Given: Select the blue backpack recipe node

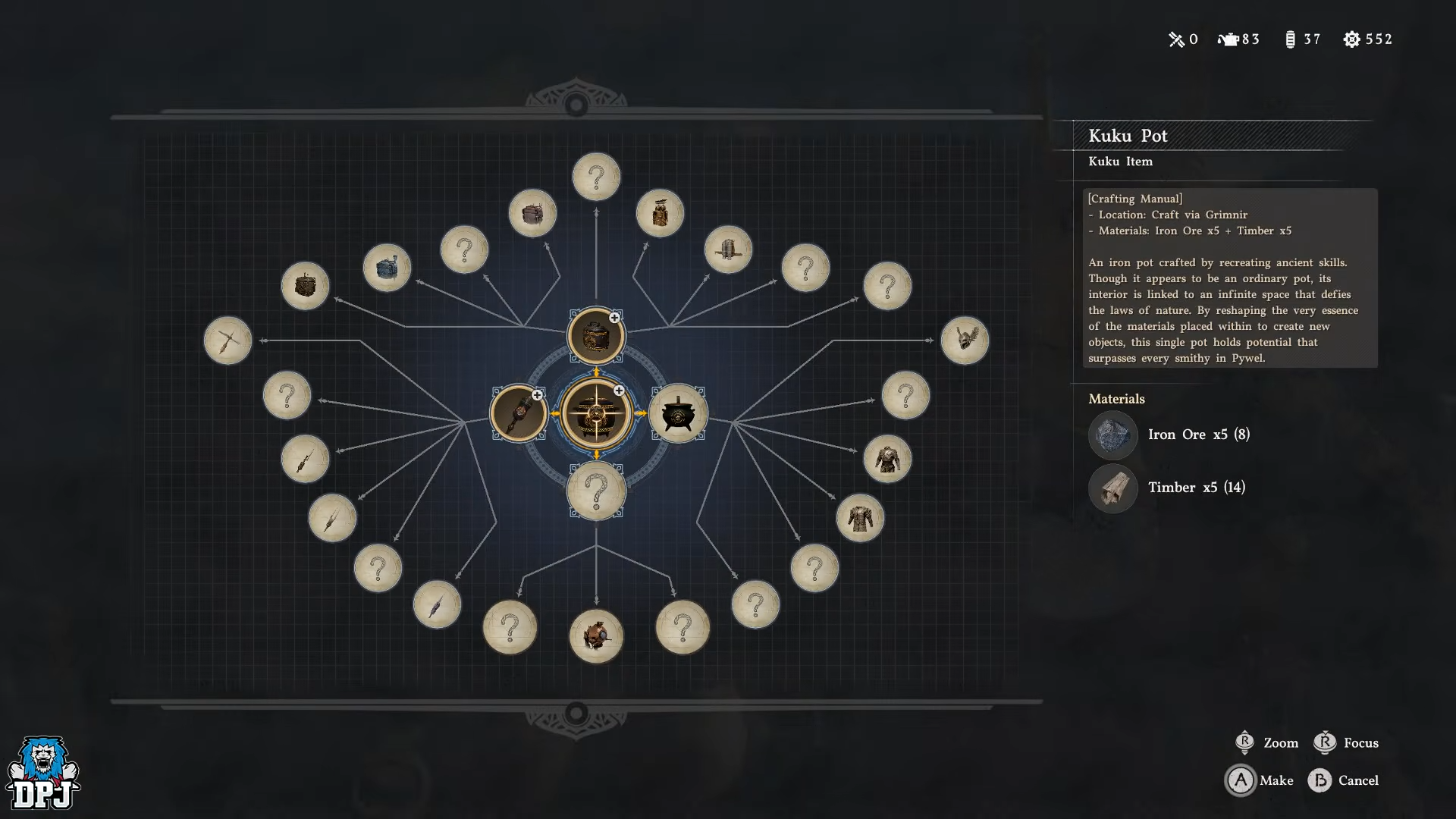Looking at the screenshot, I should click(387, 268).
